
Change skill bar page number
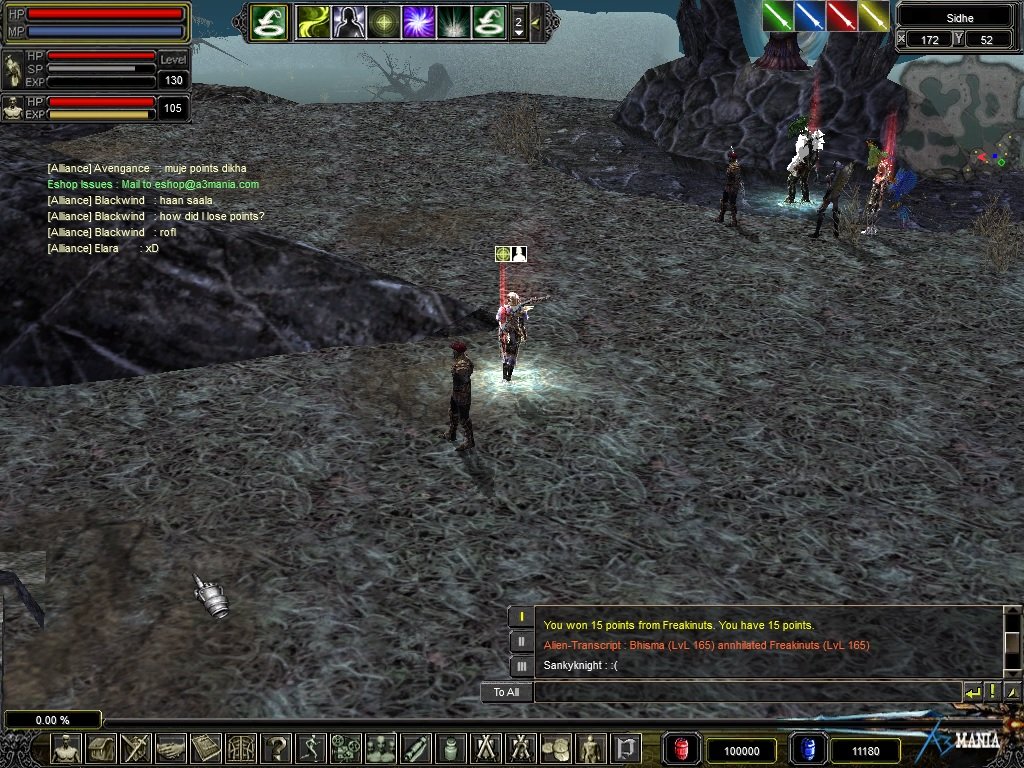518,22
